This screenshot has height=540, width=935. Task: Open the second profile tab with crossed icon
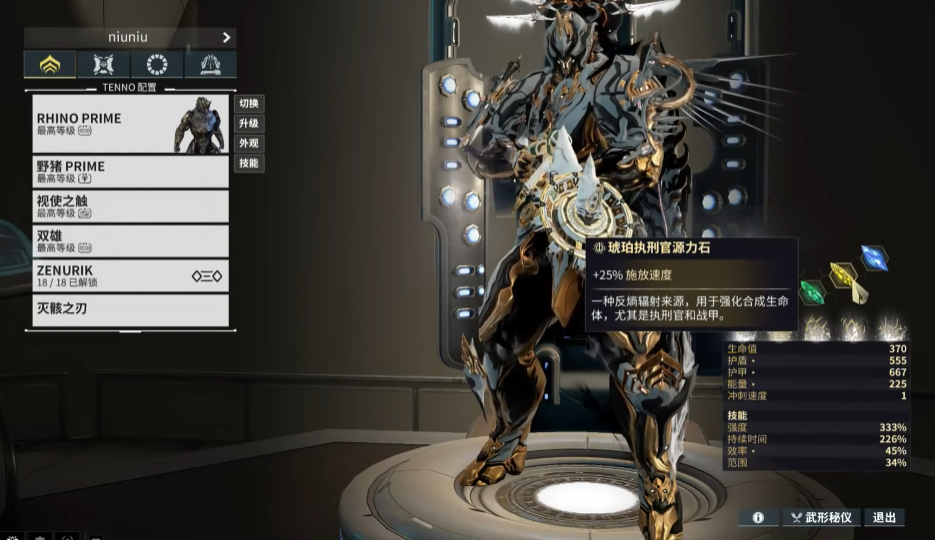click(104, 65)
